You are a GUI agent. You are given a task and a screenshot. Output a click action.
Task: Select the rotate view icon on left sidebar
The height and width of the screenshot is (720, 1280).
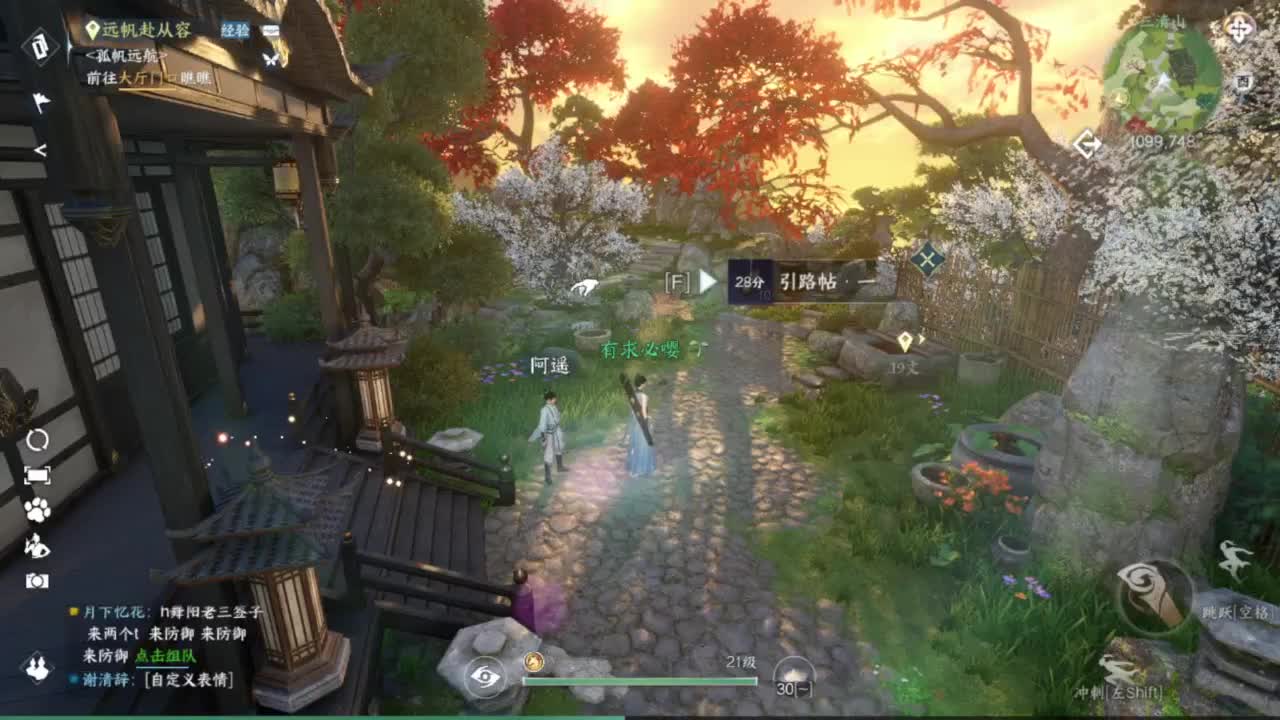pos(36,440)
